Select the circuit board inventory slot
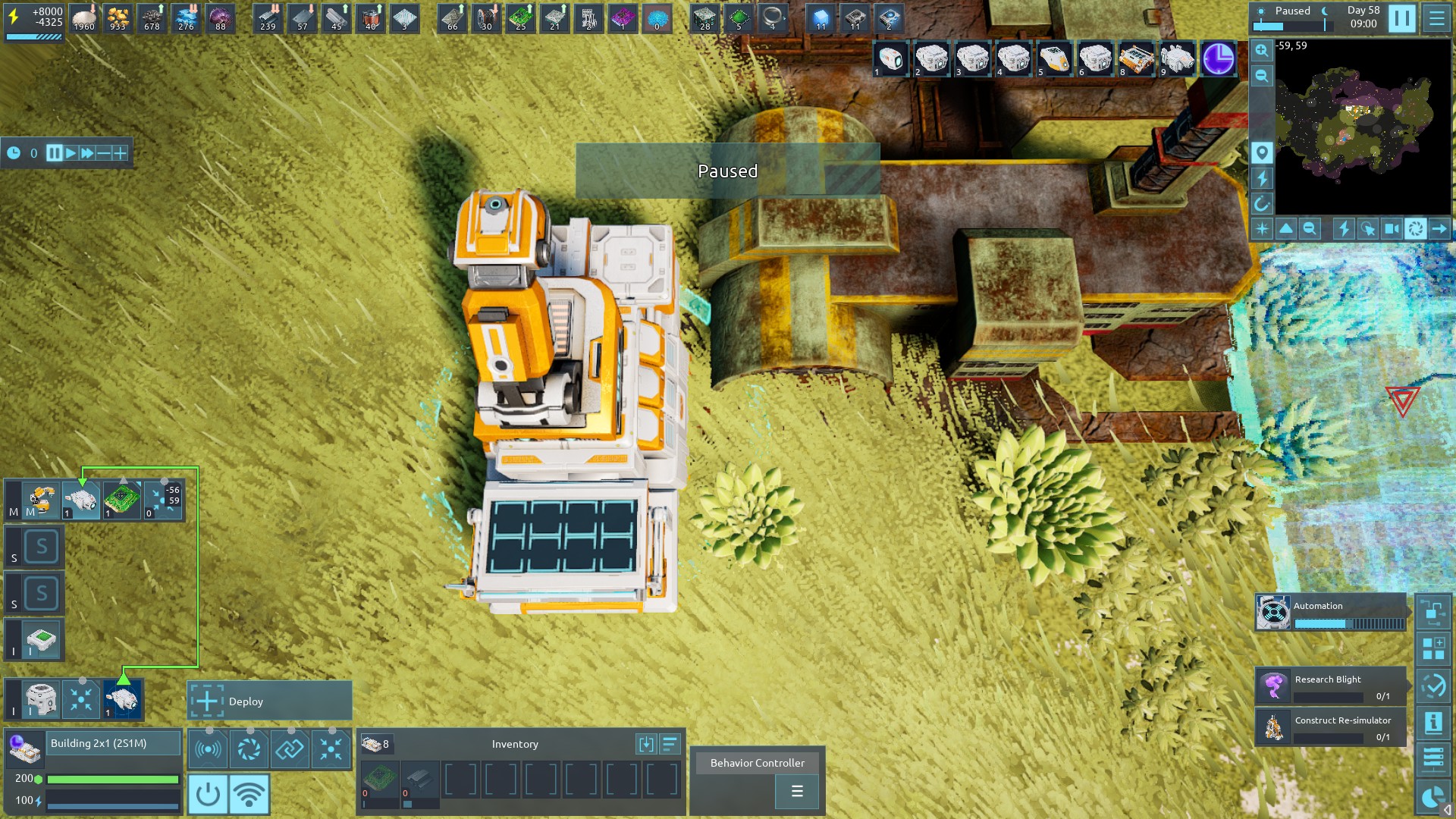The width and height of the screenshot is (1456, 819). [379, 779]
